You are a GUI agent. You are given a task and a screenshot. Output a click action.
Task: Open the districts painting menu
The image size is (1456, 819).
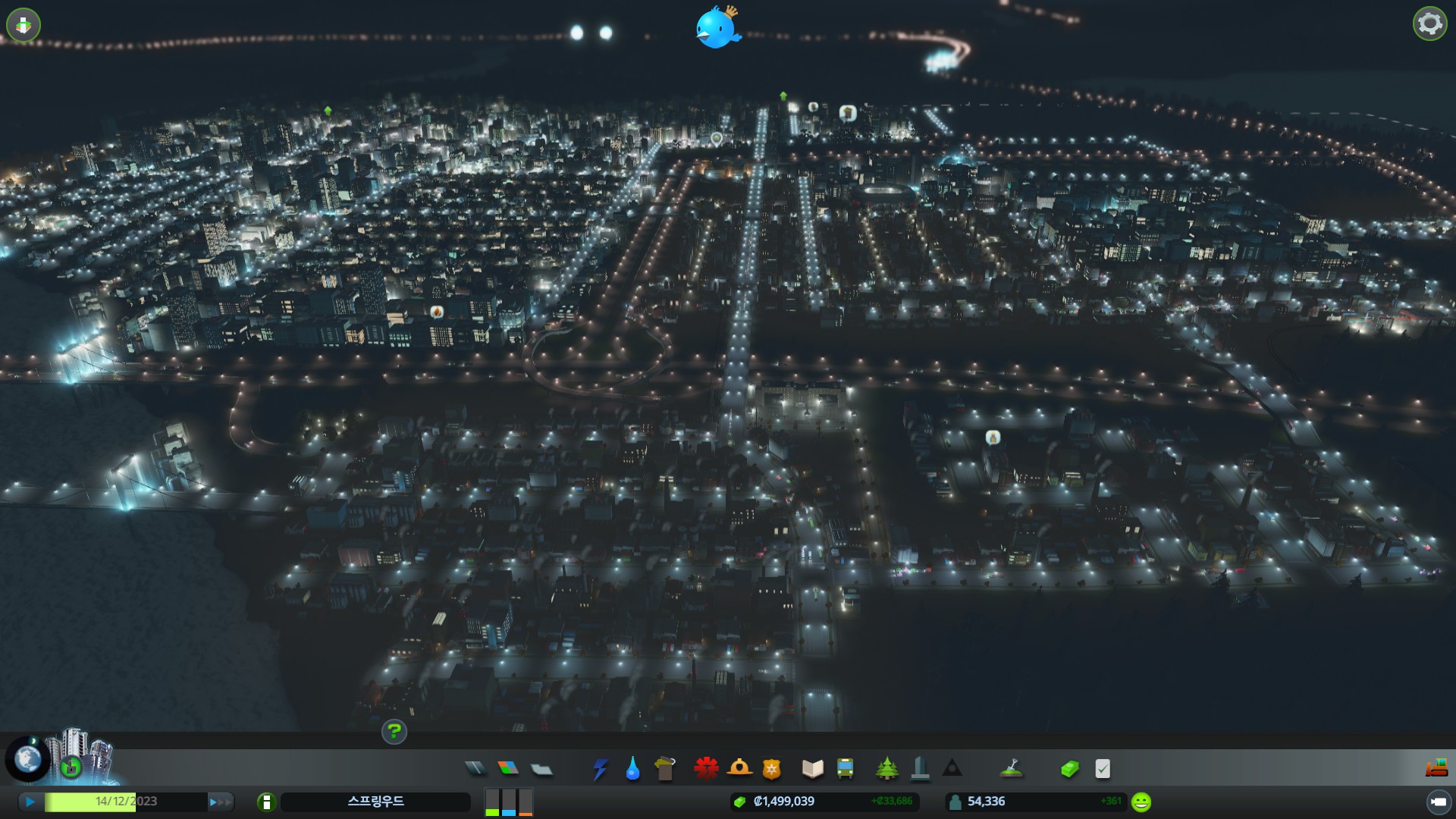pyautogui.click(x=541, y=770)
